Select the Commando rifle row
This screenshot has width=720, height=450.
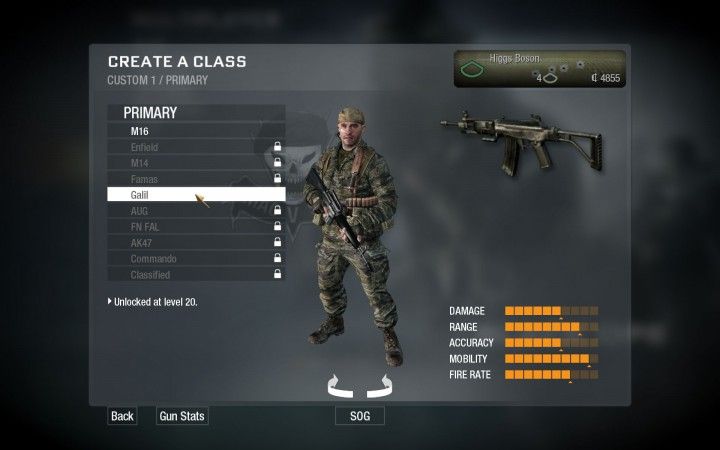tap(195, 259)
